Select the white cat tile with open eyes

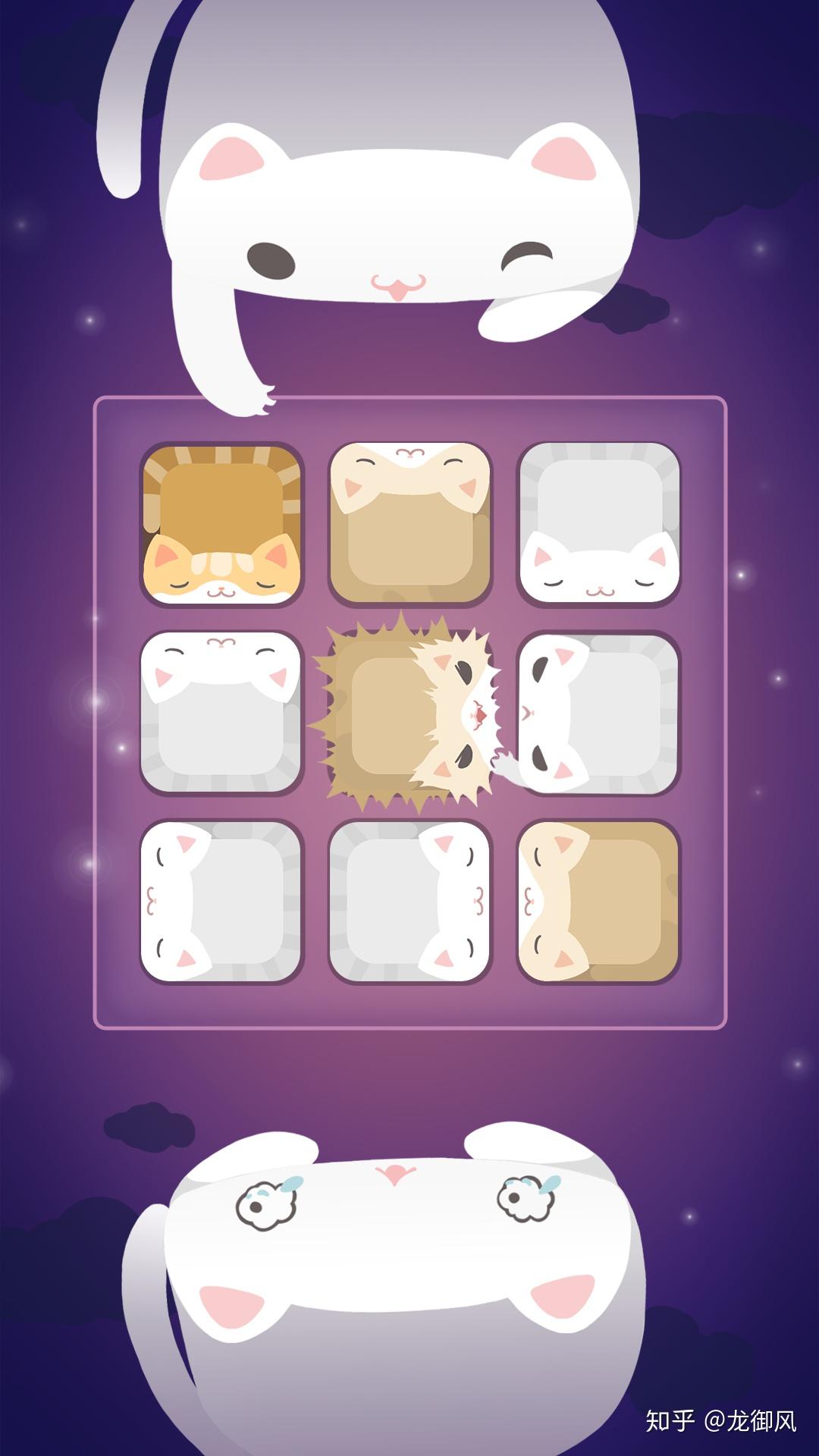point(599,713)
